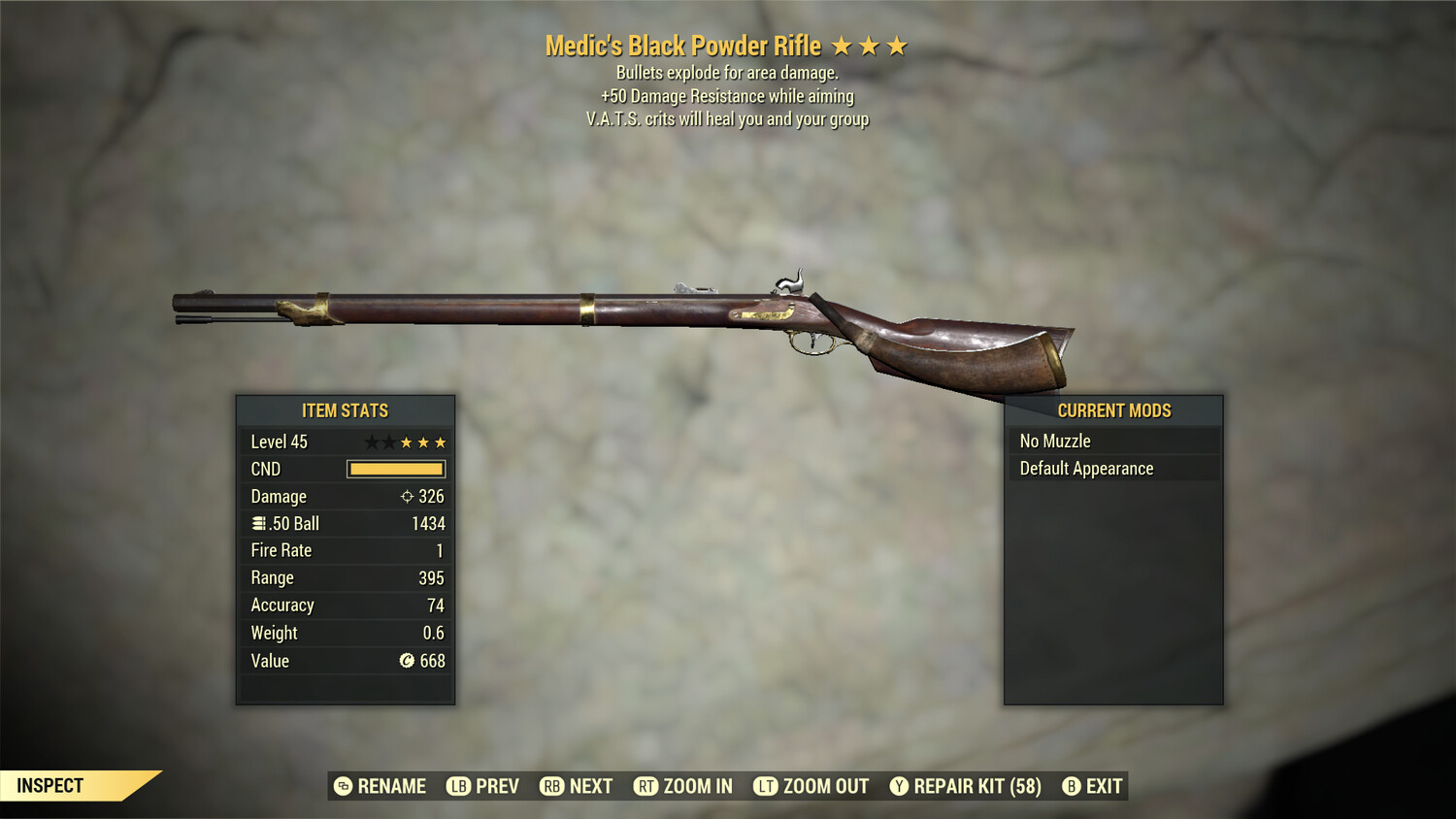1456x819 pixels.
Task: Click the rename controller button glyph
Action: coord(342,786)
